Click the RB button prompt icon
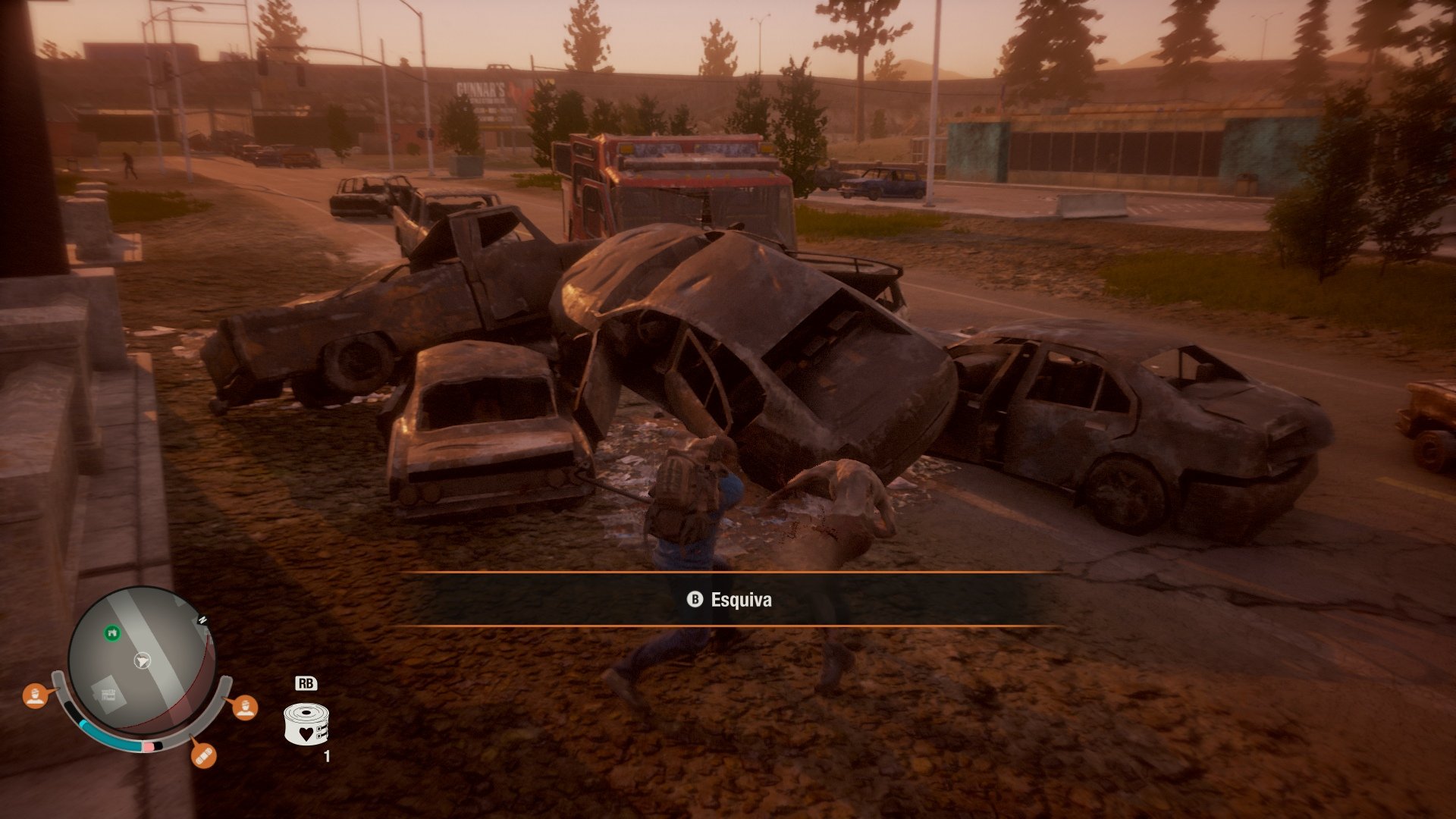 coord(307,683)
